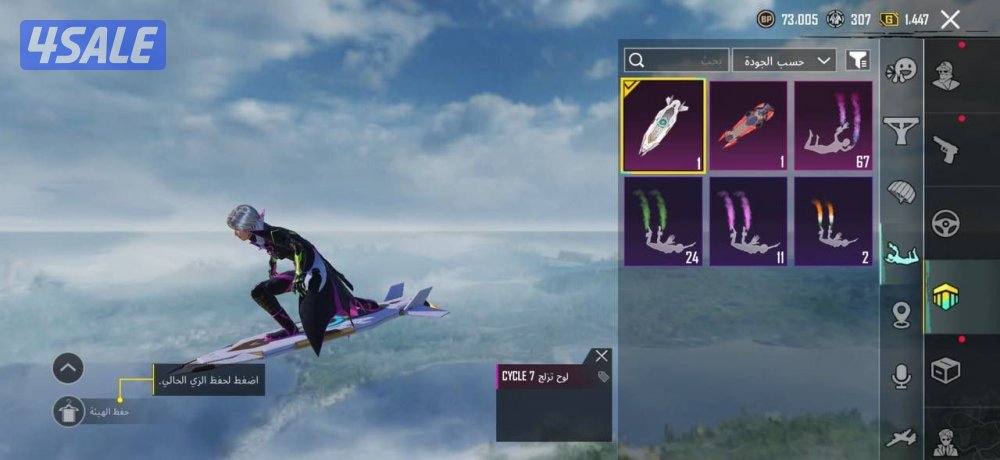
Task: Open the microphone voice tab
Action: [x=901, y=376]
